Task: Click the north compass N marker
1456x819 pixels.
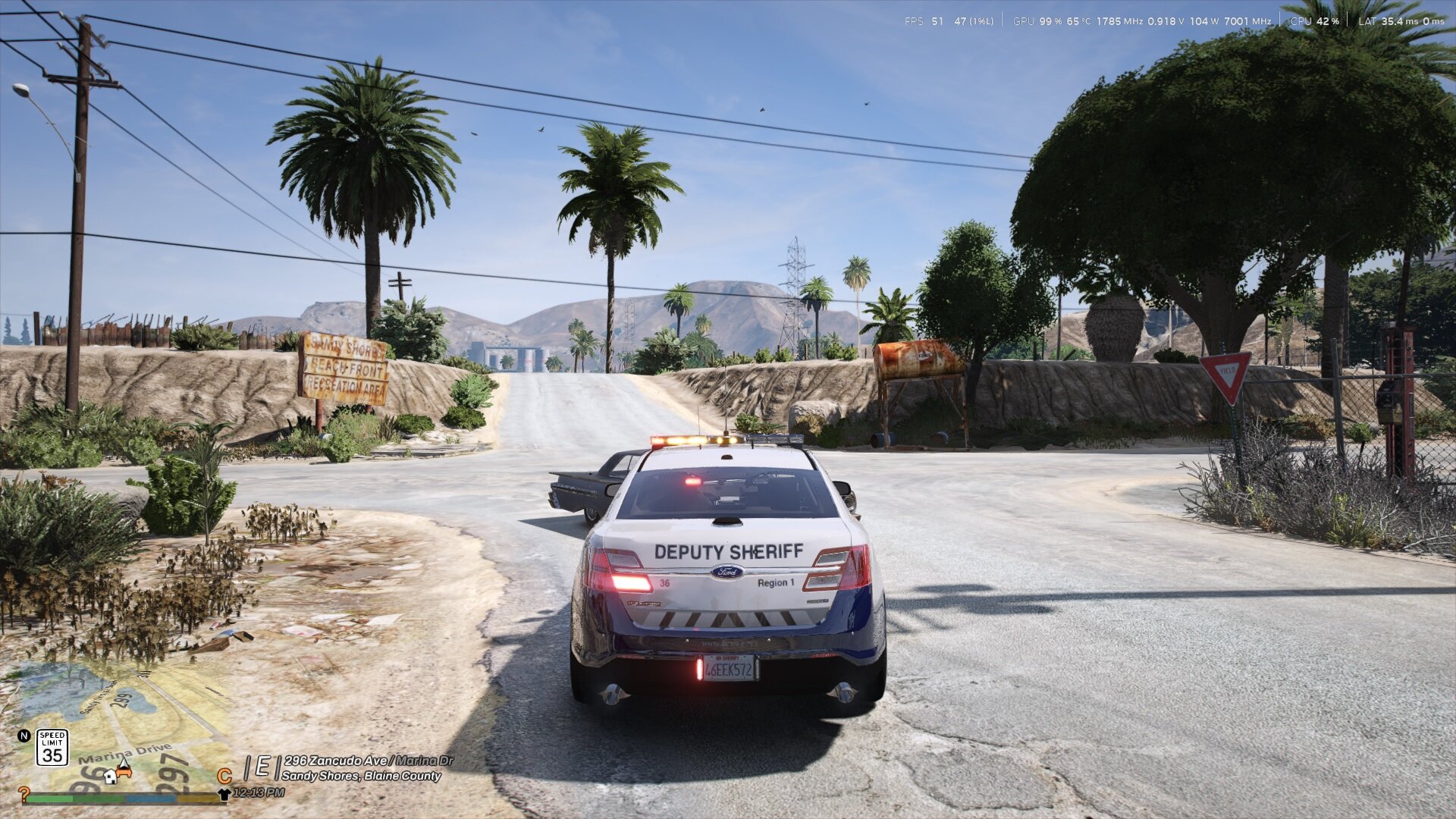Action: [x=24, y=736]
